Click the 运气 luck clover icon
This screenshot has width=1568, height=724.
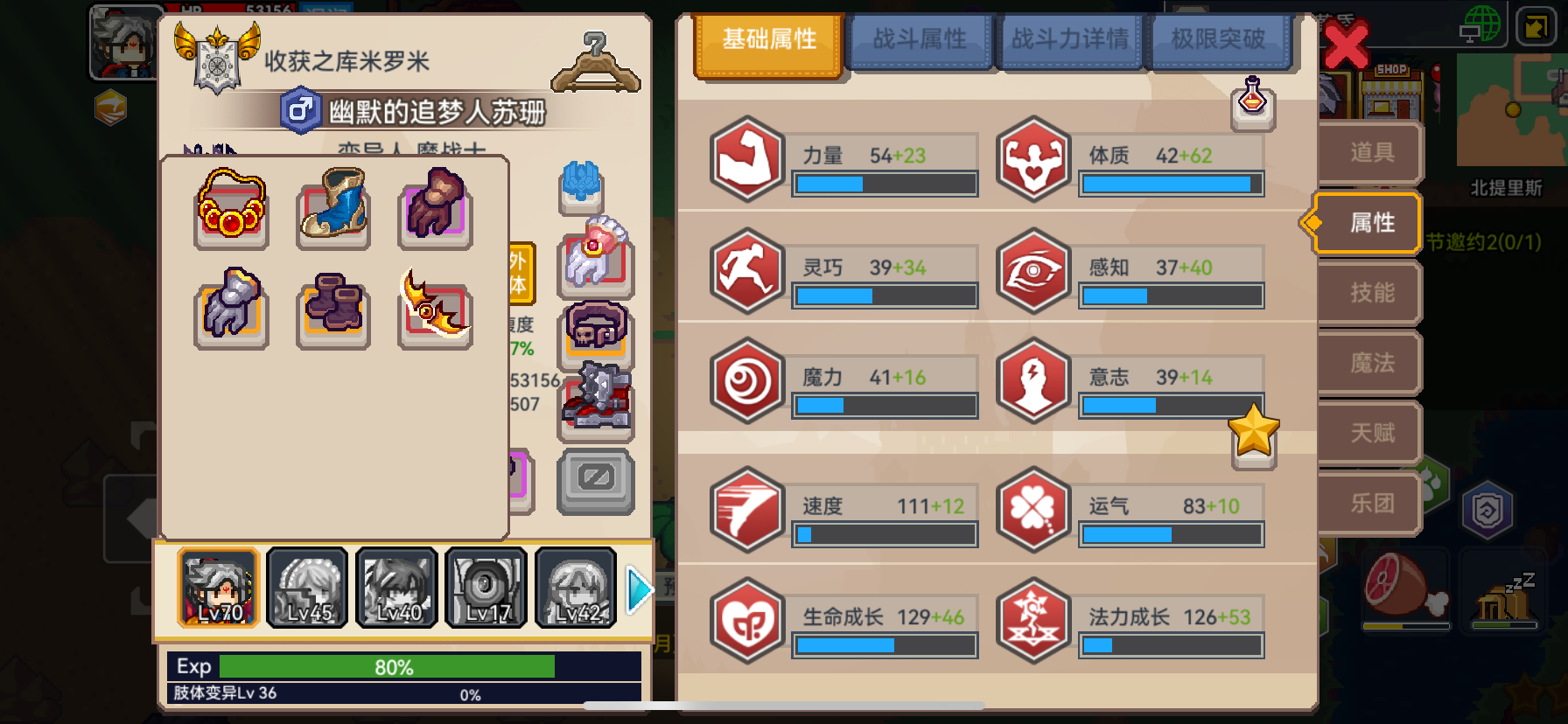pos(1033,512)
